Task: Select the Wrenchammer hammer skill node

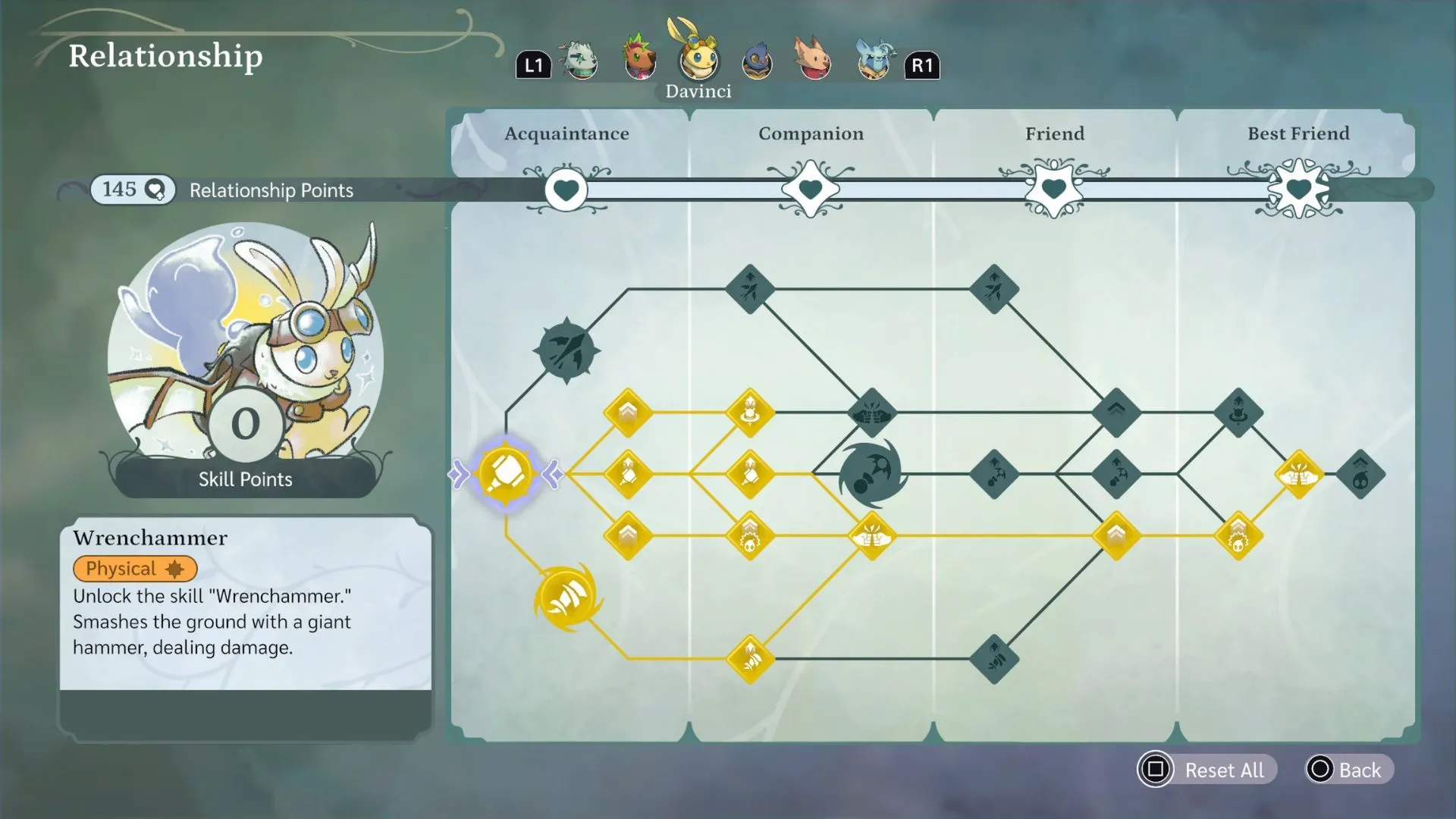Action: (x=504, y=474)
